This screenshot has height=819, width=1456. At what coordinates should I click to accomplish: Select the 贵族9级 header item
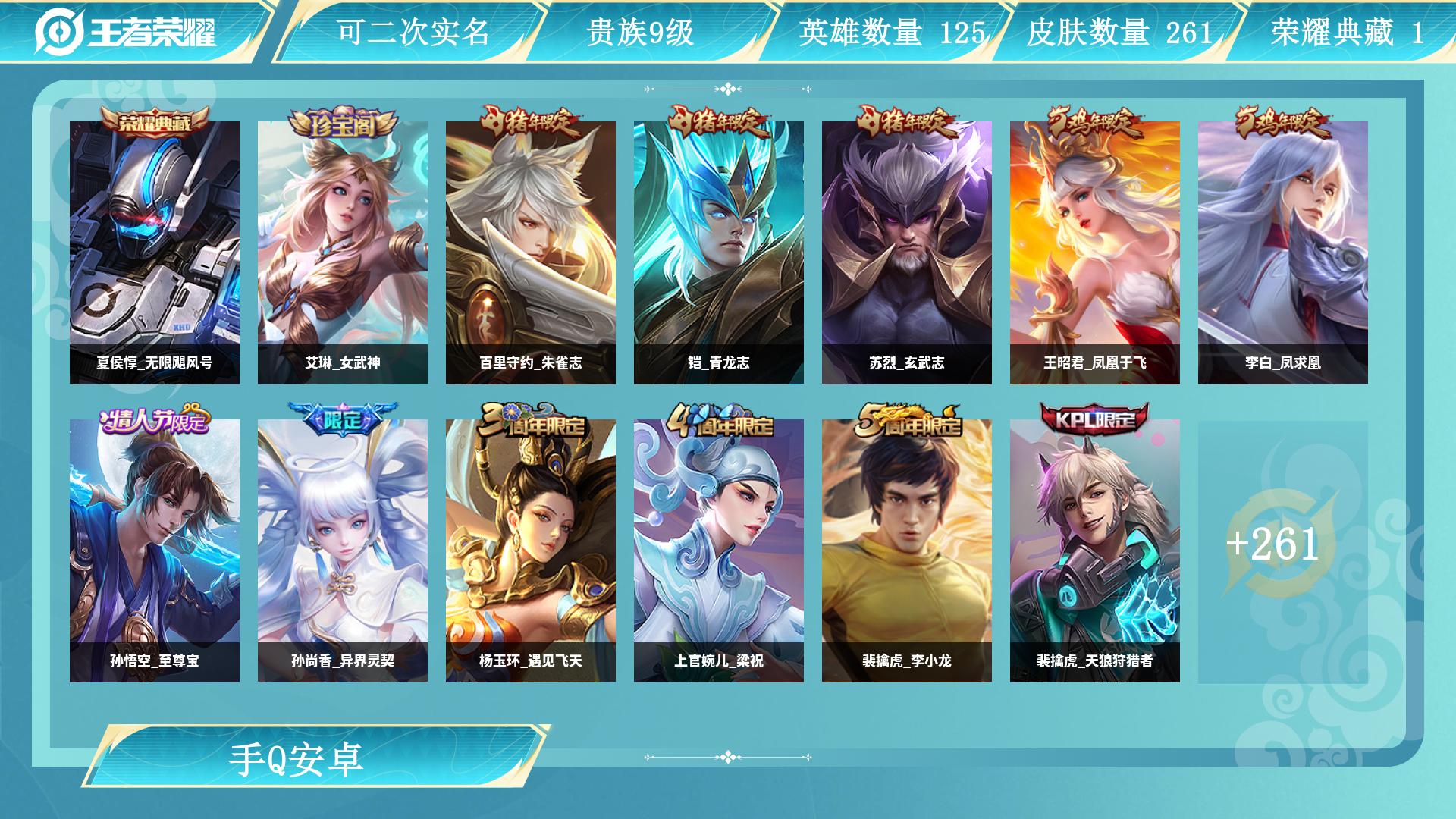641,30
